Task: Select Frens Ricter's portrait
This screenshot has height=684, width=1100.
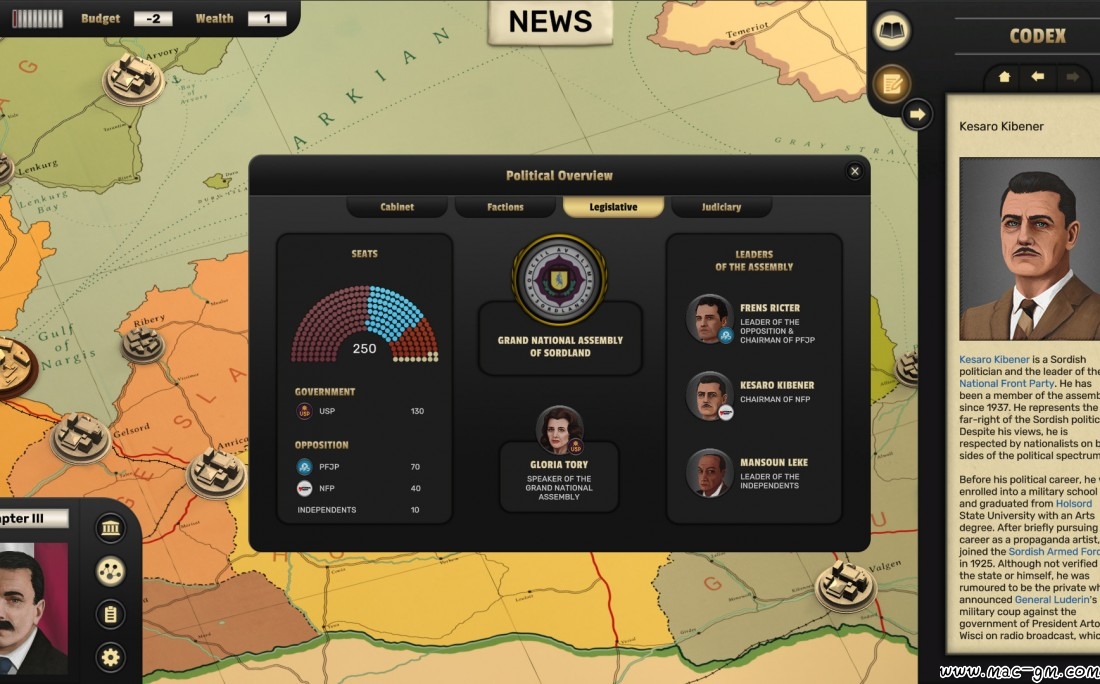Action: (x=709, y=319)
